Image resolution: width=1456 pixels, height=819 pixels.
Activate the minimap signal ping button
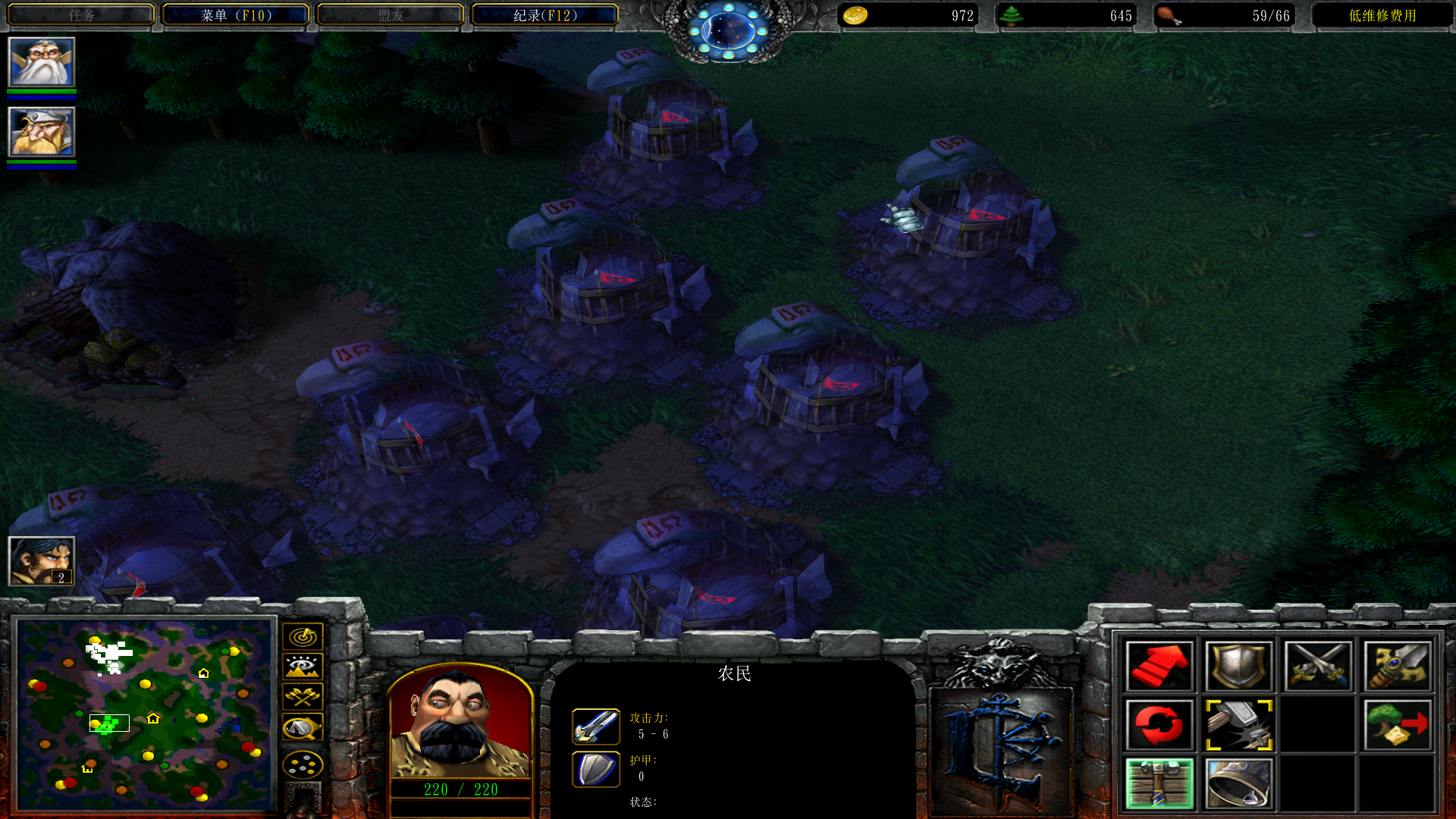click(303, 637)
